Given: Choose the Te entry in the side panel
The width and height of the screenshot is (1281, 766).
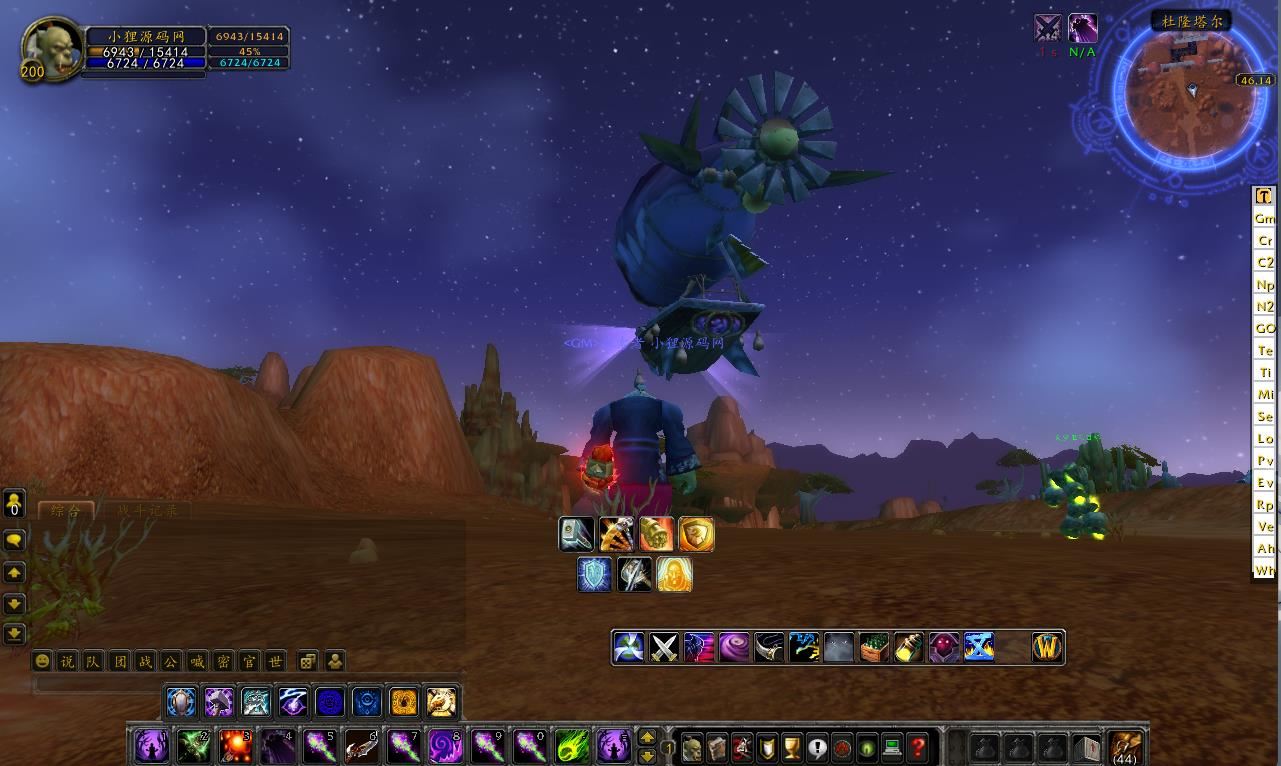Looking at the screenshot, I should pos(1265,350).
